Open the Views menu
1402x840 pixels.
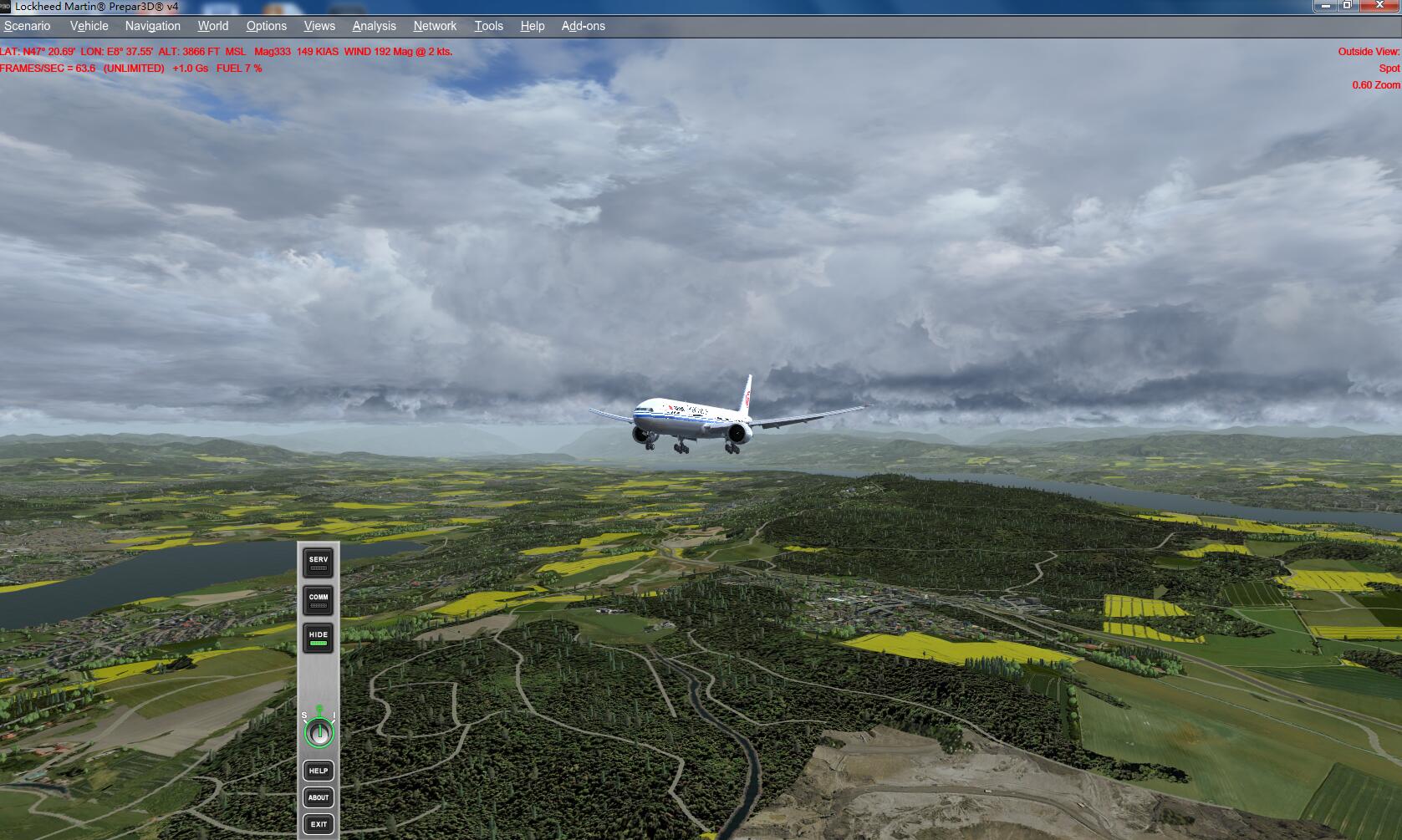[x=319, y=26]
